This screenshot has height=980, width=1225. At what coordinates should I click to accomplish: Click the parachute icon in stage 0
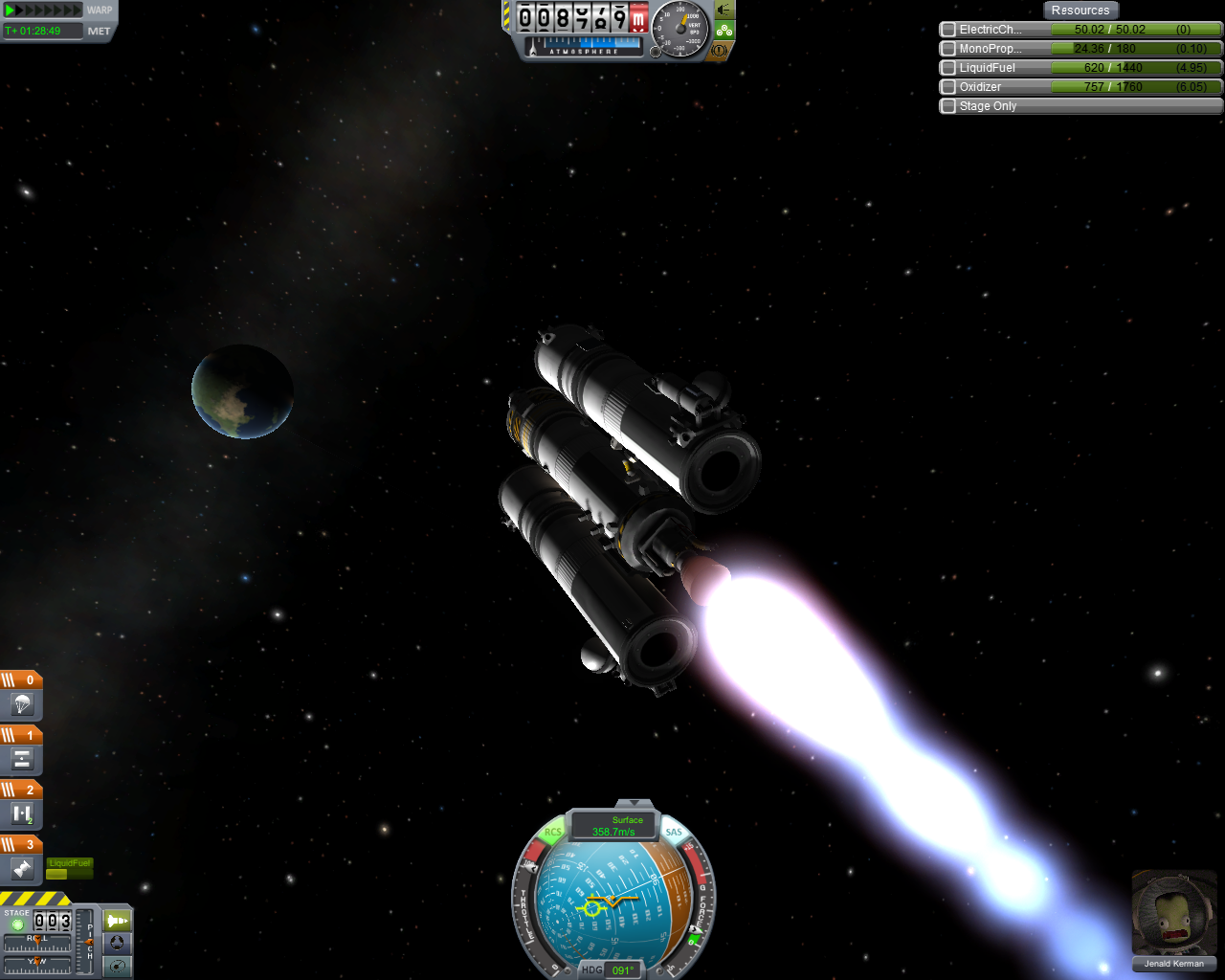pyautogui.click(x=22, y=705)
